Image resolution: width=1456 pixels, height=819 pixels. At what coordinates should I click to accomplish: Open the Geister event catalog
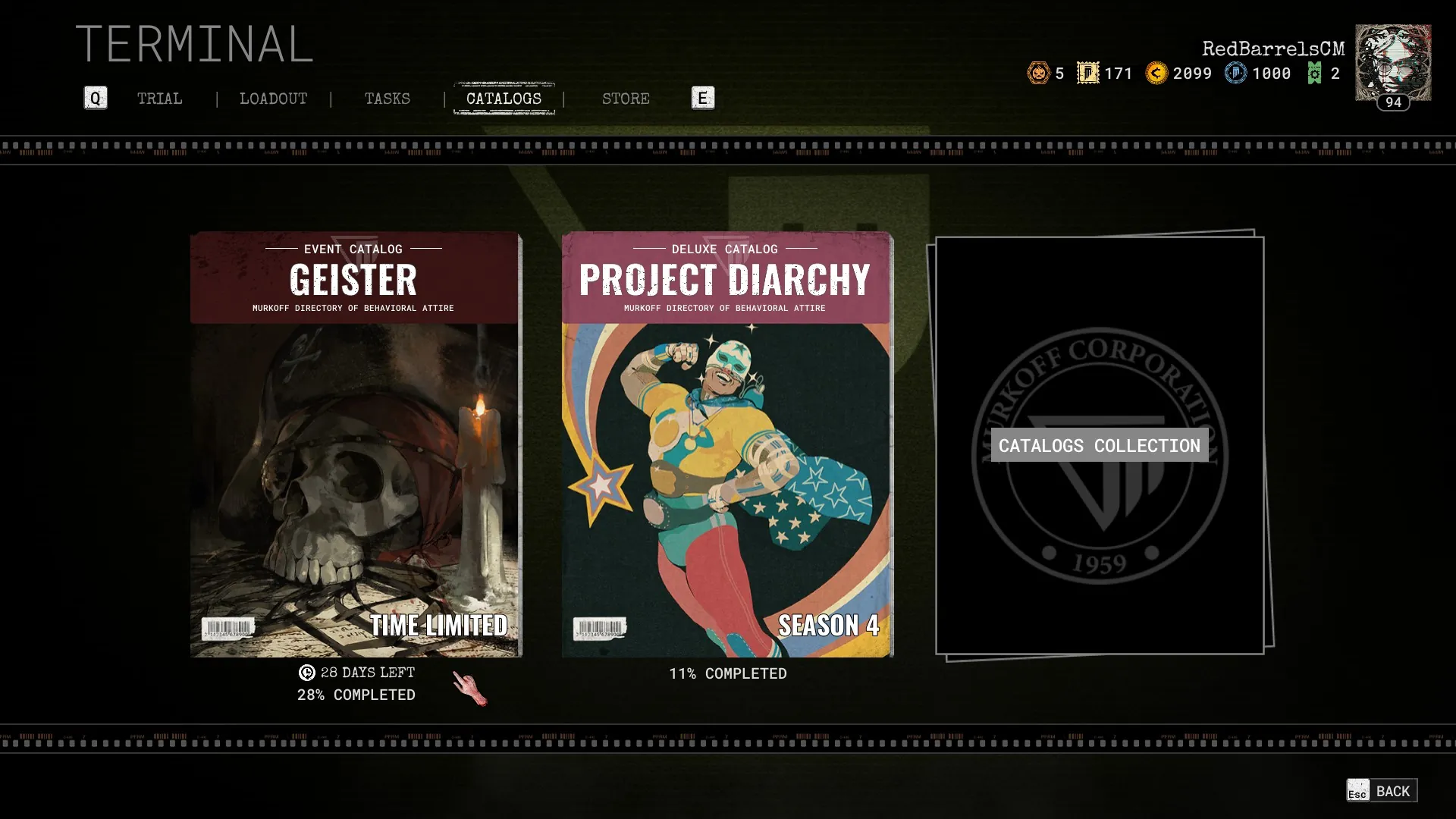(355, 444)
